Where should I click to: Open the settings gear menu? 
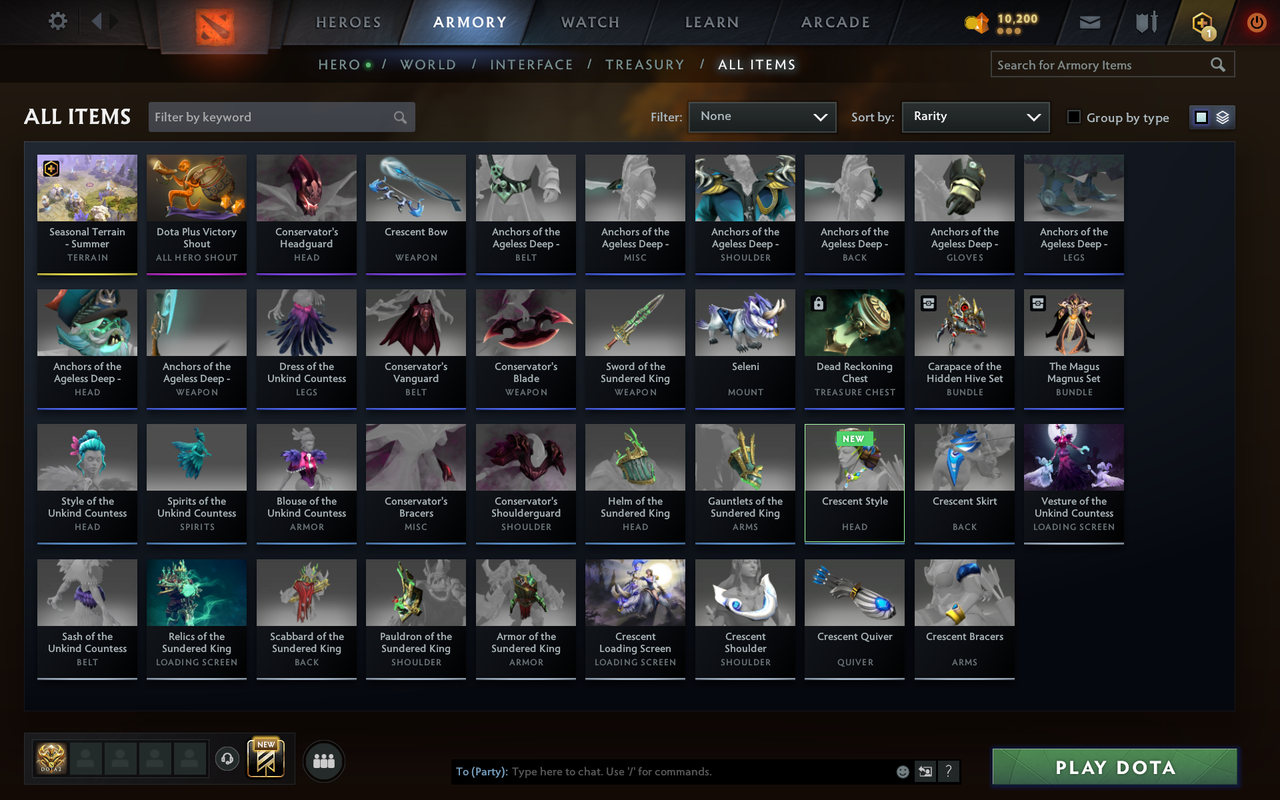(x=57, y=21)
